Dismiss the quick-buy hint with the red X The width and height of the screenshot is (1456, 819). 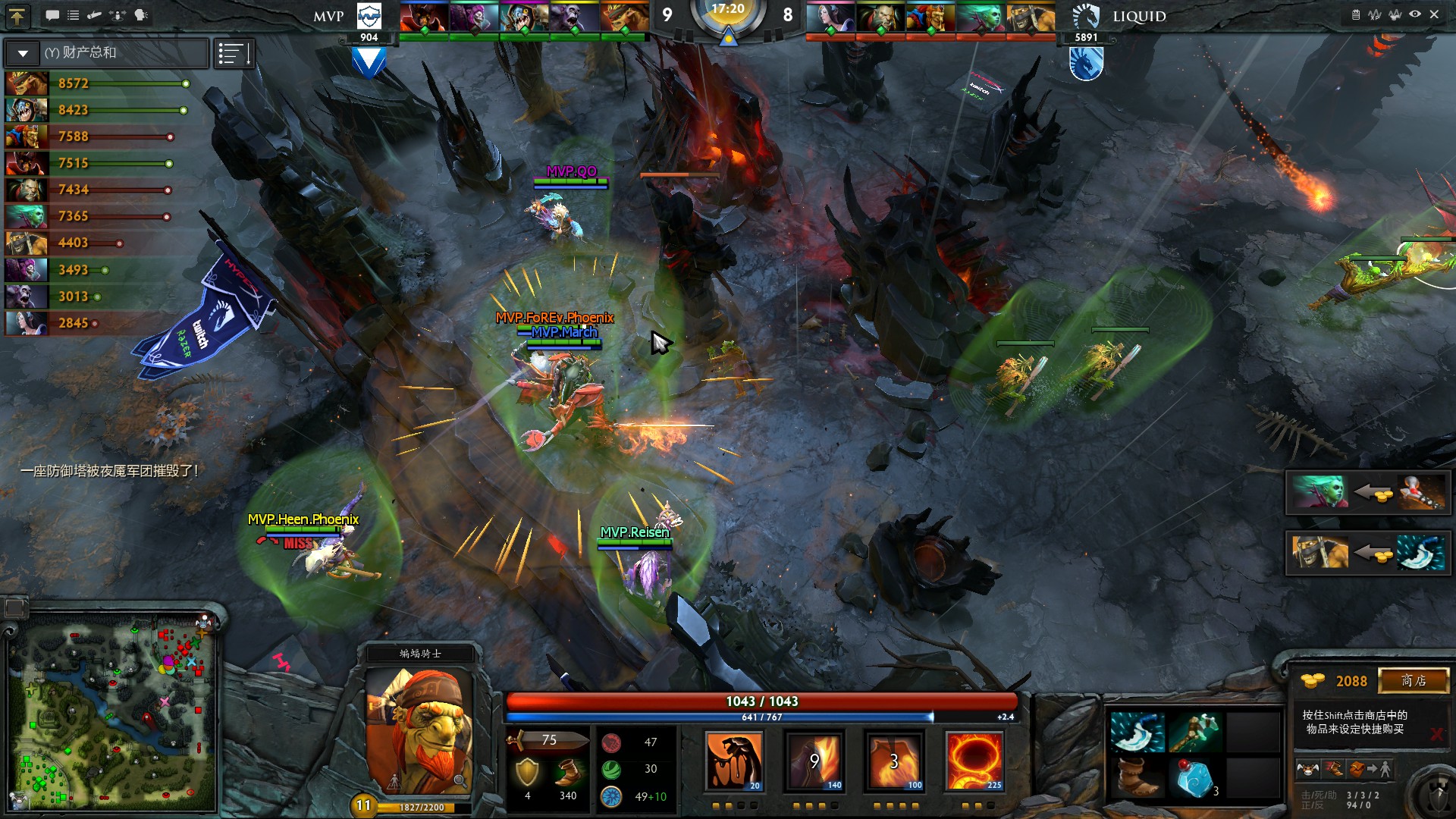tap(1436, 733)
